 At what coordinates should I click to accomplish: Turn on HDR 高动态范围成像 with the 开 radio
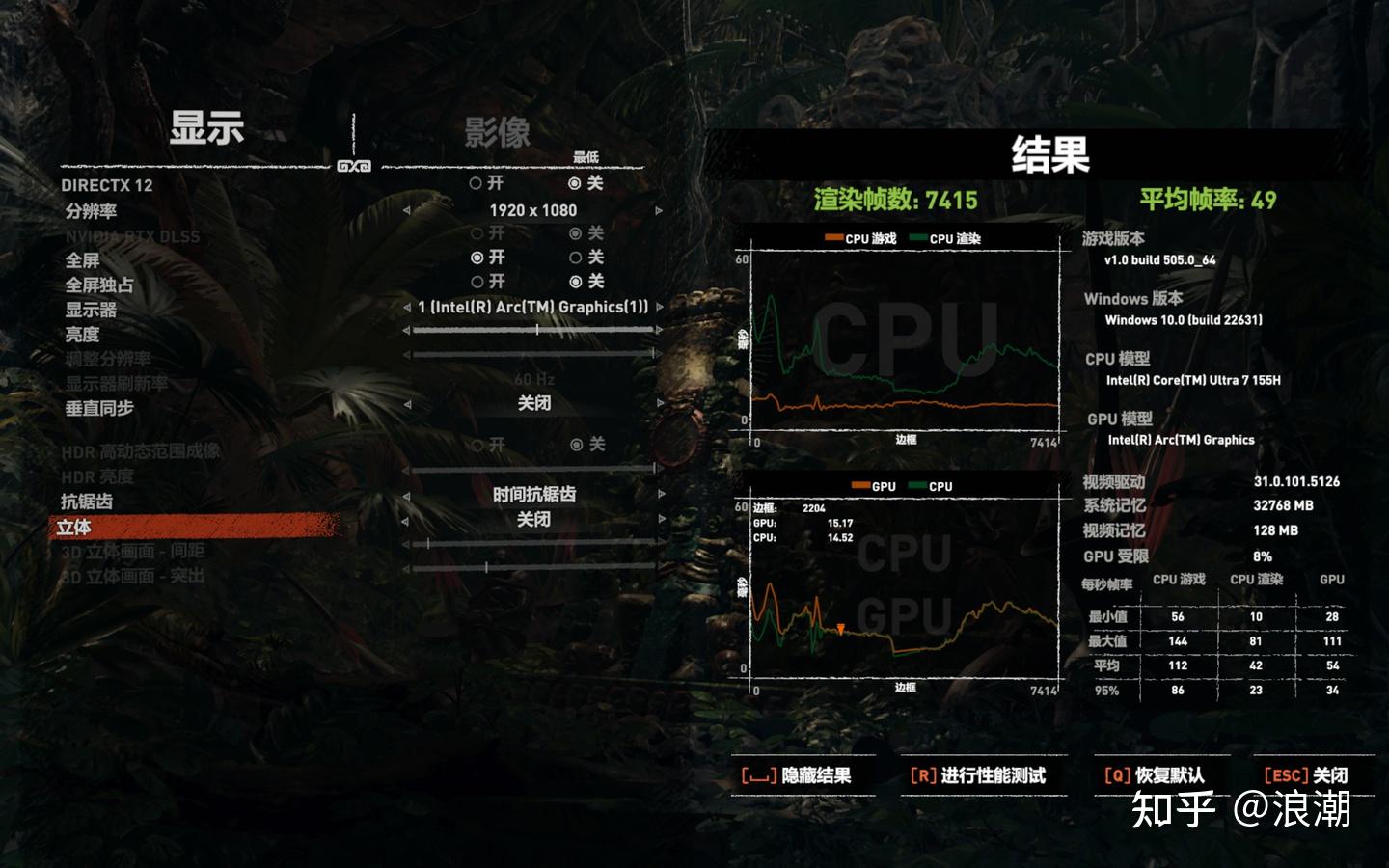[x=477, y=447]
